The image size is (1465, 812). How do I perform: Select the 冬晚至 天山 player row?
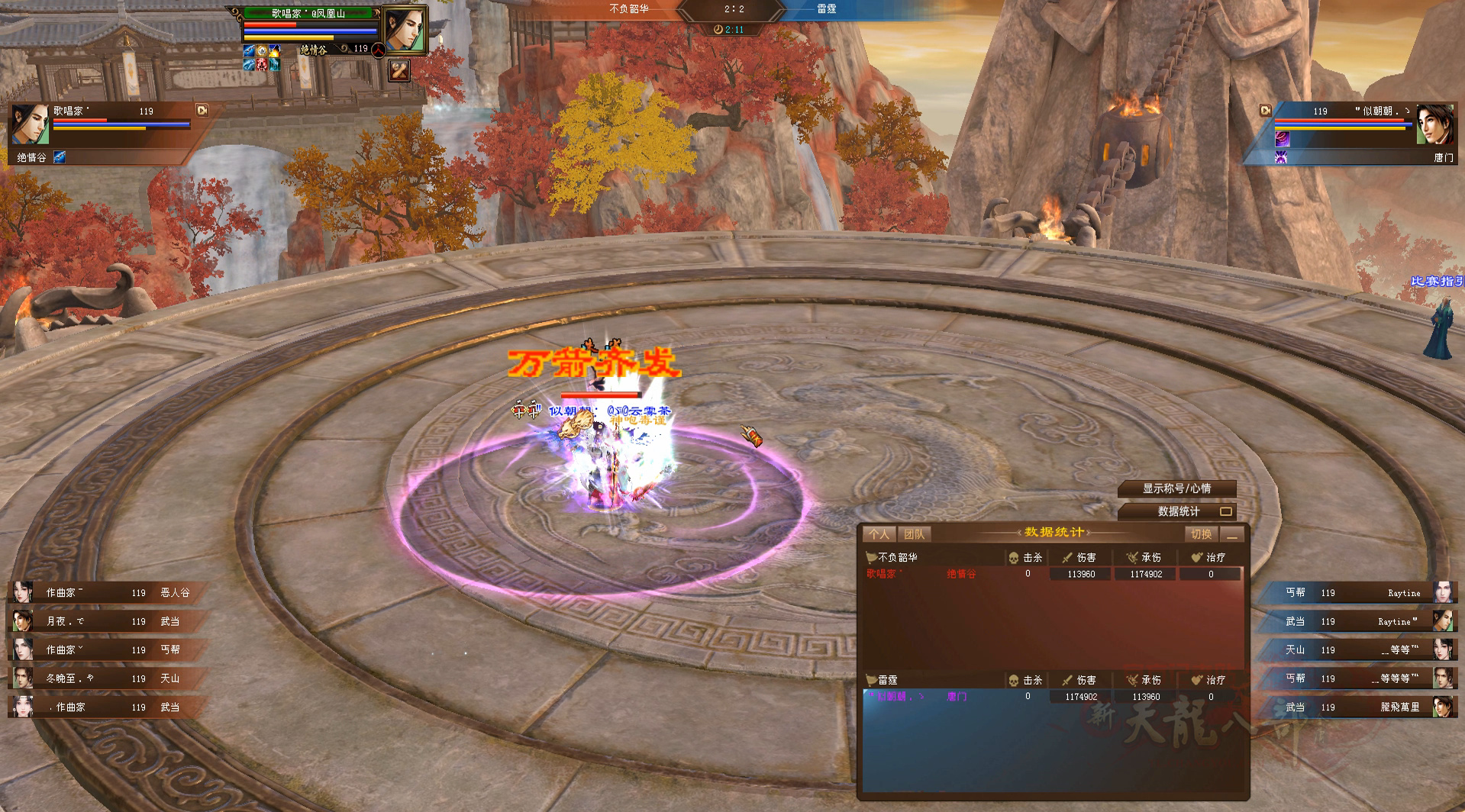tap(107, 678)
